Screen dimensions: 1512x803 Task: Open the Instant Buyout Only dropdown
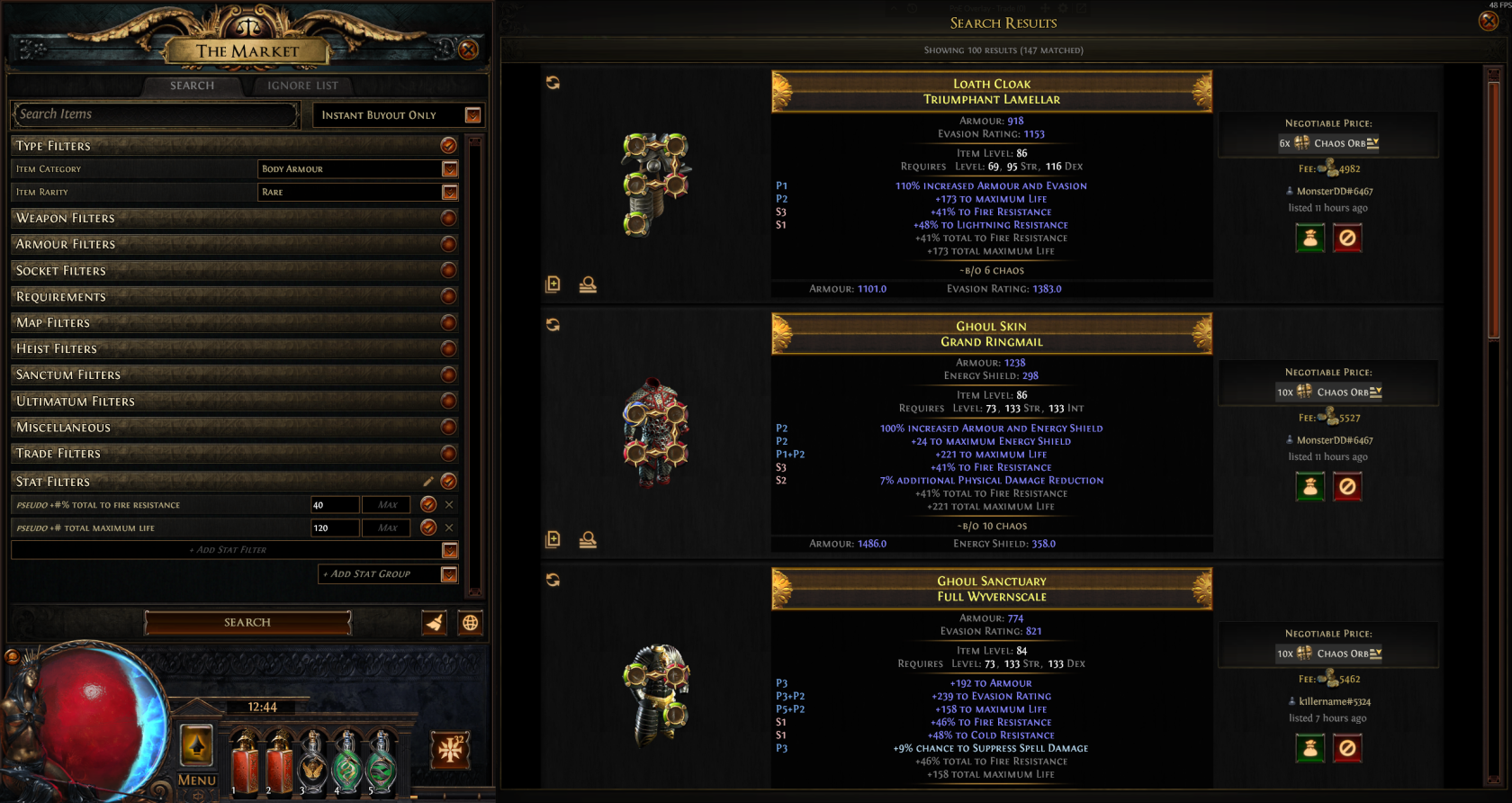click(472, 115)
